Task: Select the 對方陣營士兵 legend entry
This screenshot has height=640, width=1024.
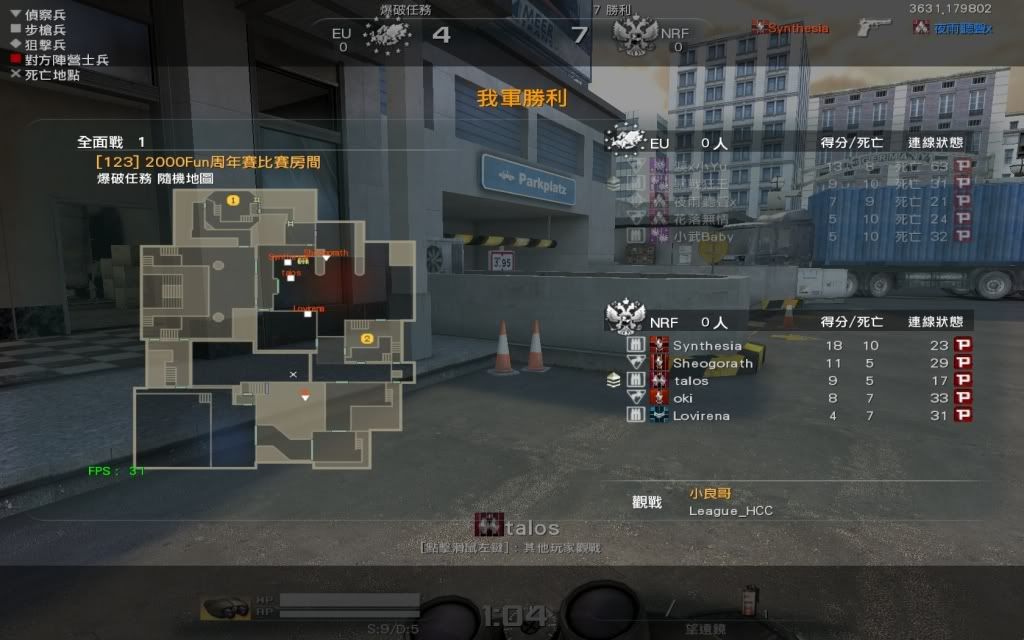Action: tap(59, 60)
